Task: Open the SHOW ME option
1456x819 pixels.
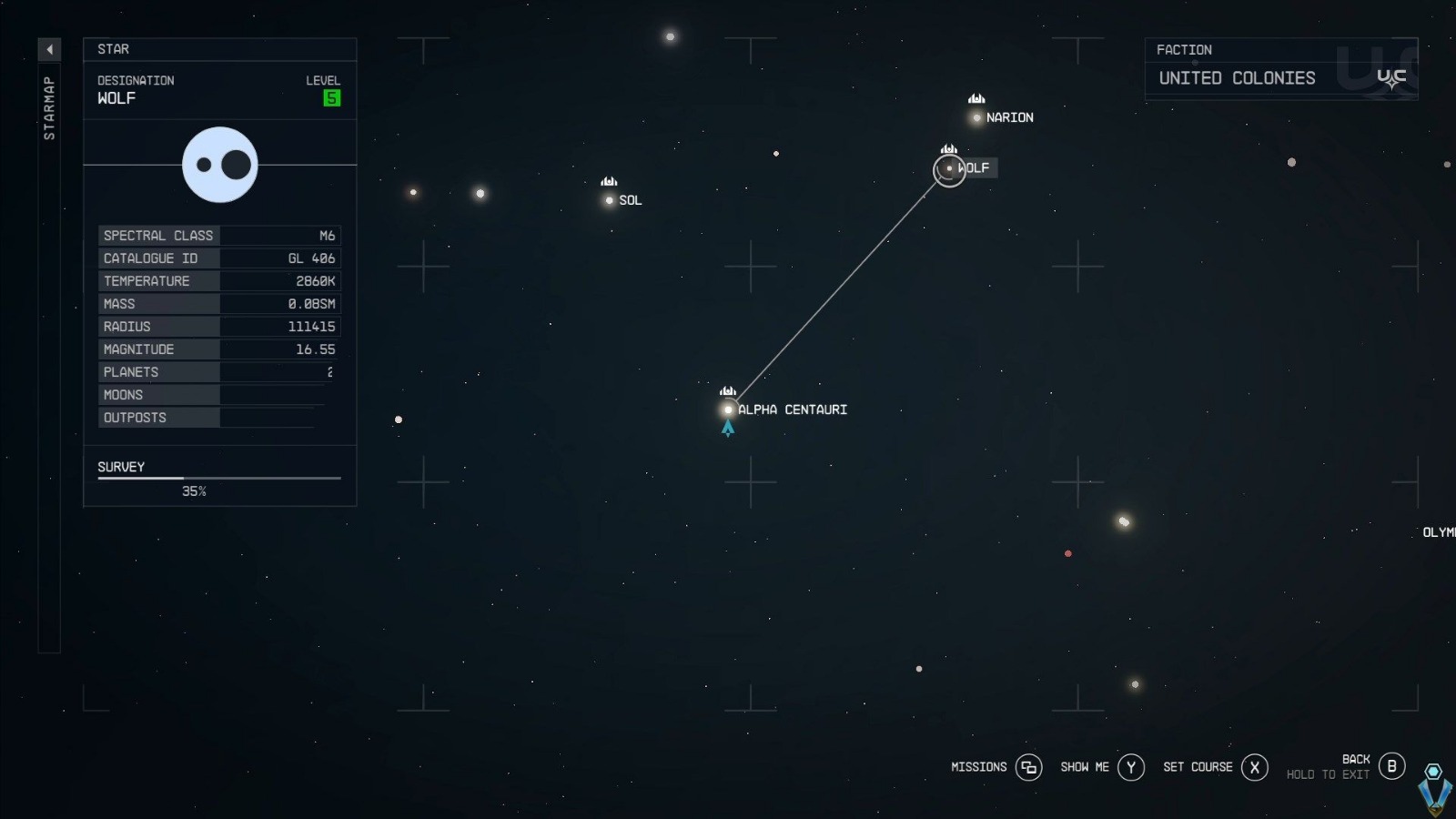Action: pos(1130,767)
